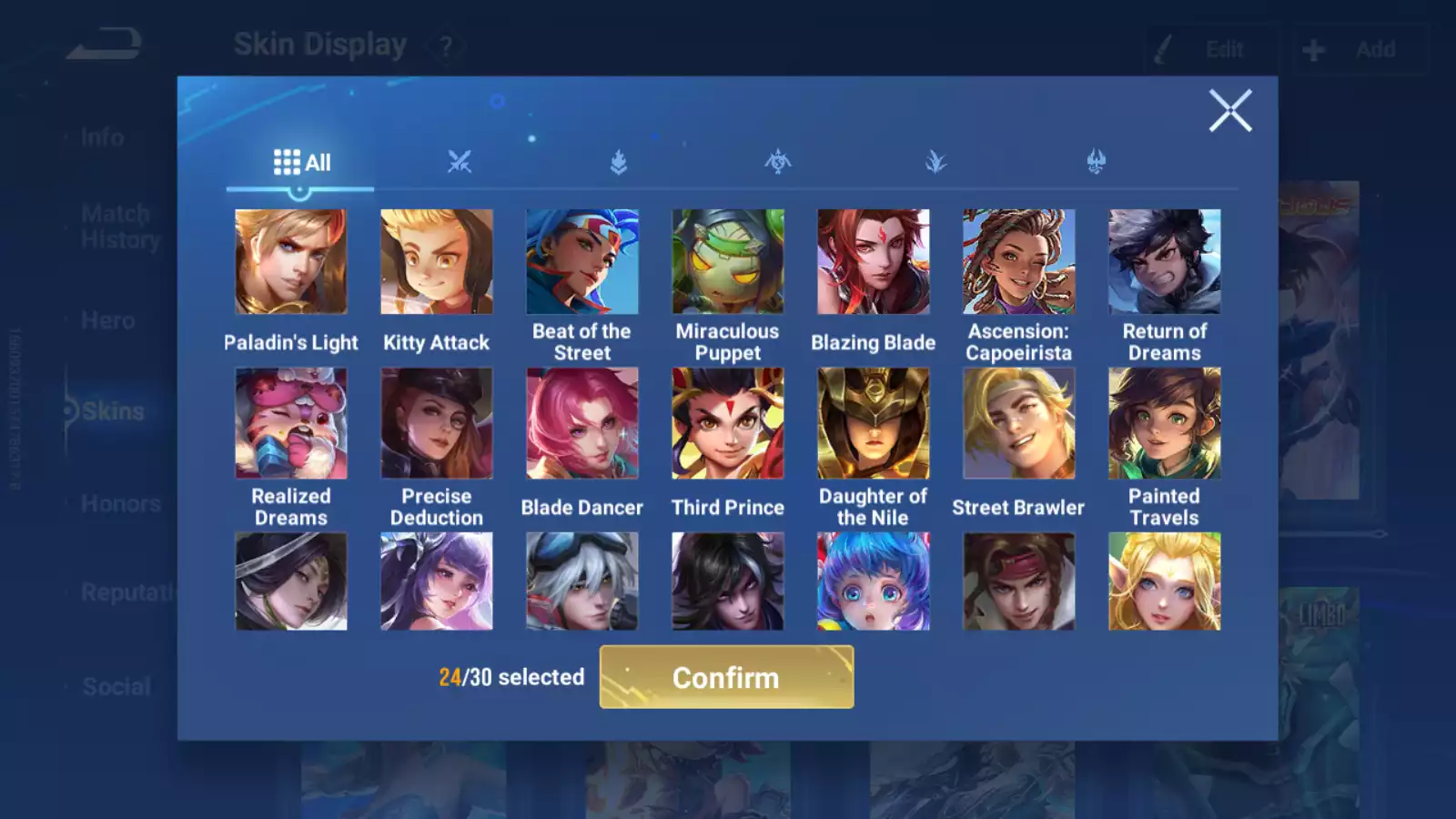1456x819 pixels.
Task: Open the Painted Travels skin
Action: [x=1164, y=424]
